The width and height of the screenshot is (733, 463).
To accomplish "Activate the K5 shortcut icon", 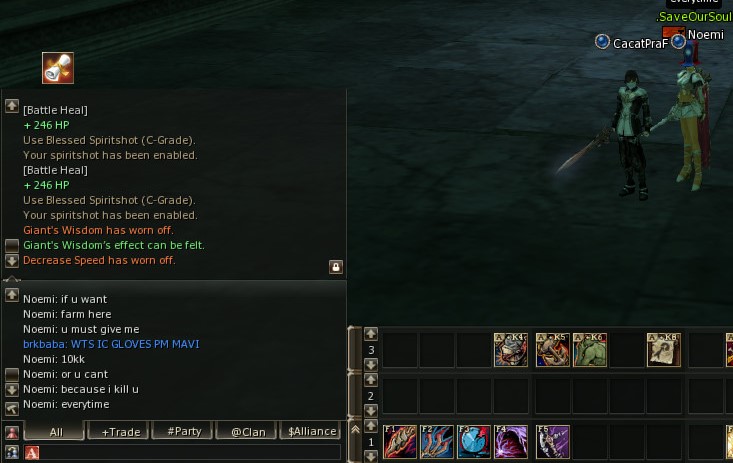I will point(552,350).
